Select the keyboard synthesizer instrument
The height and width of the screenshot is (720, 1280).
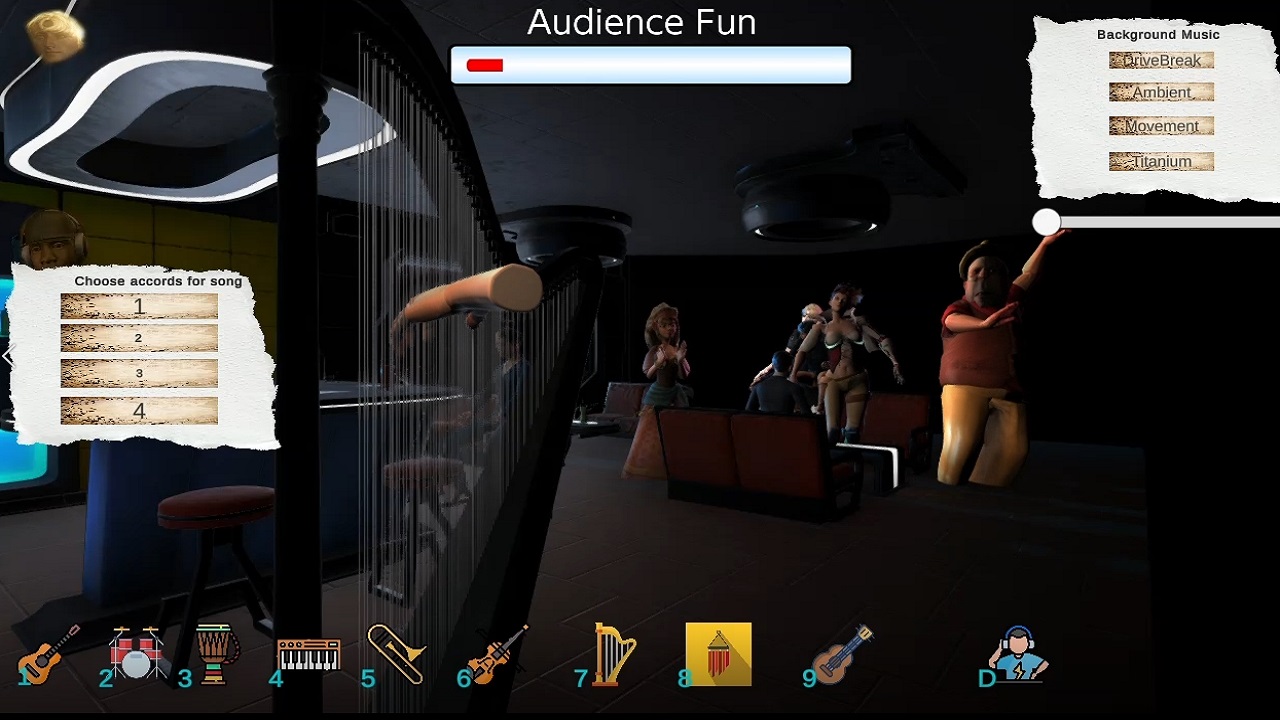pyautogui.click(x=307, y=653)
